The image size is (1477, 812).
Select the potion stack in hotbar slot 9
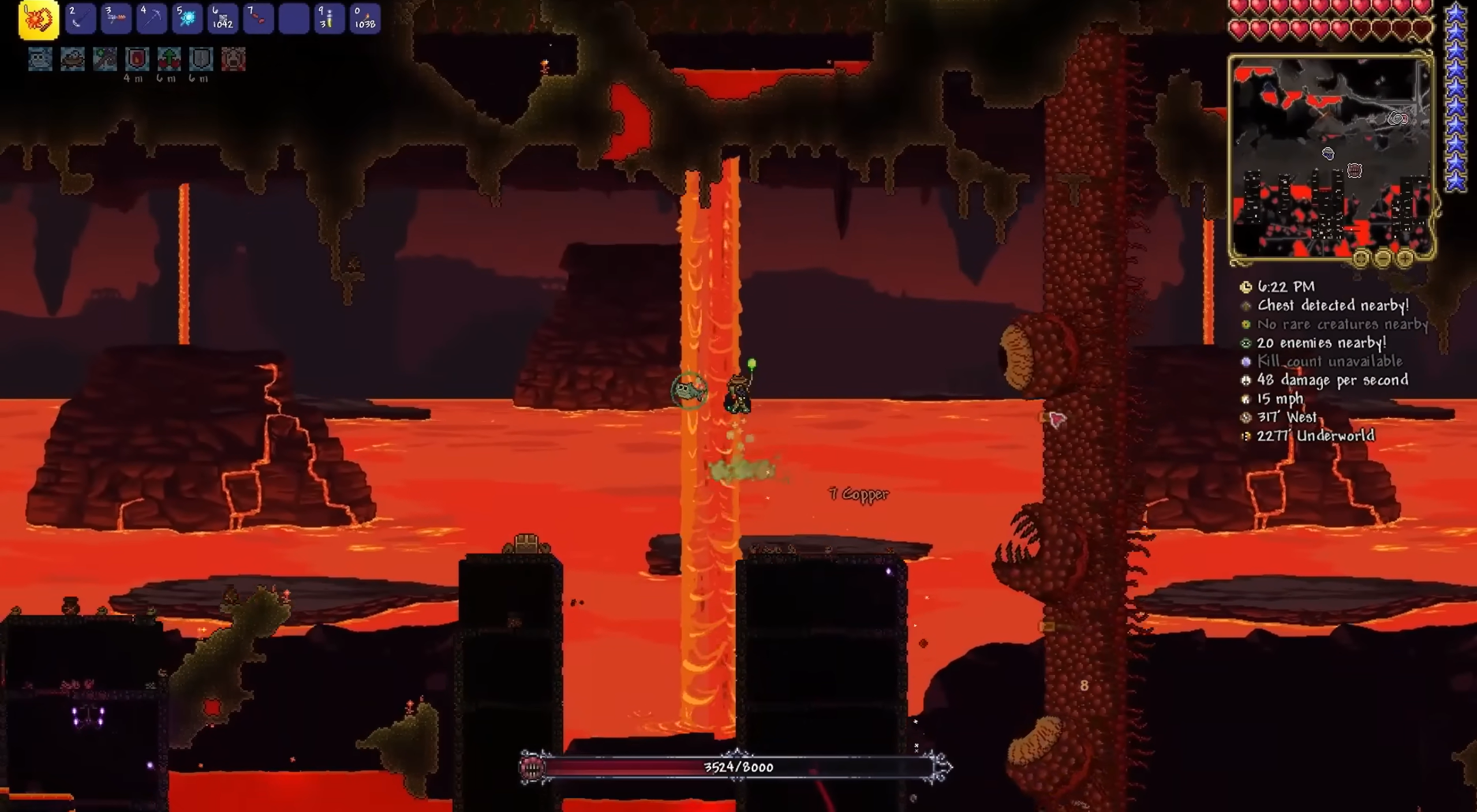pyautogui.click(x=329, y=19)
